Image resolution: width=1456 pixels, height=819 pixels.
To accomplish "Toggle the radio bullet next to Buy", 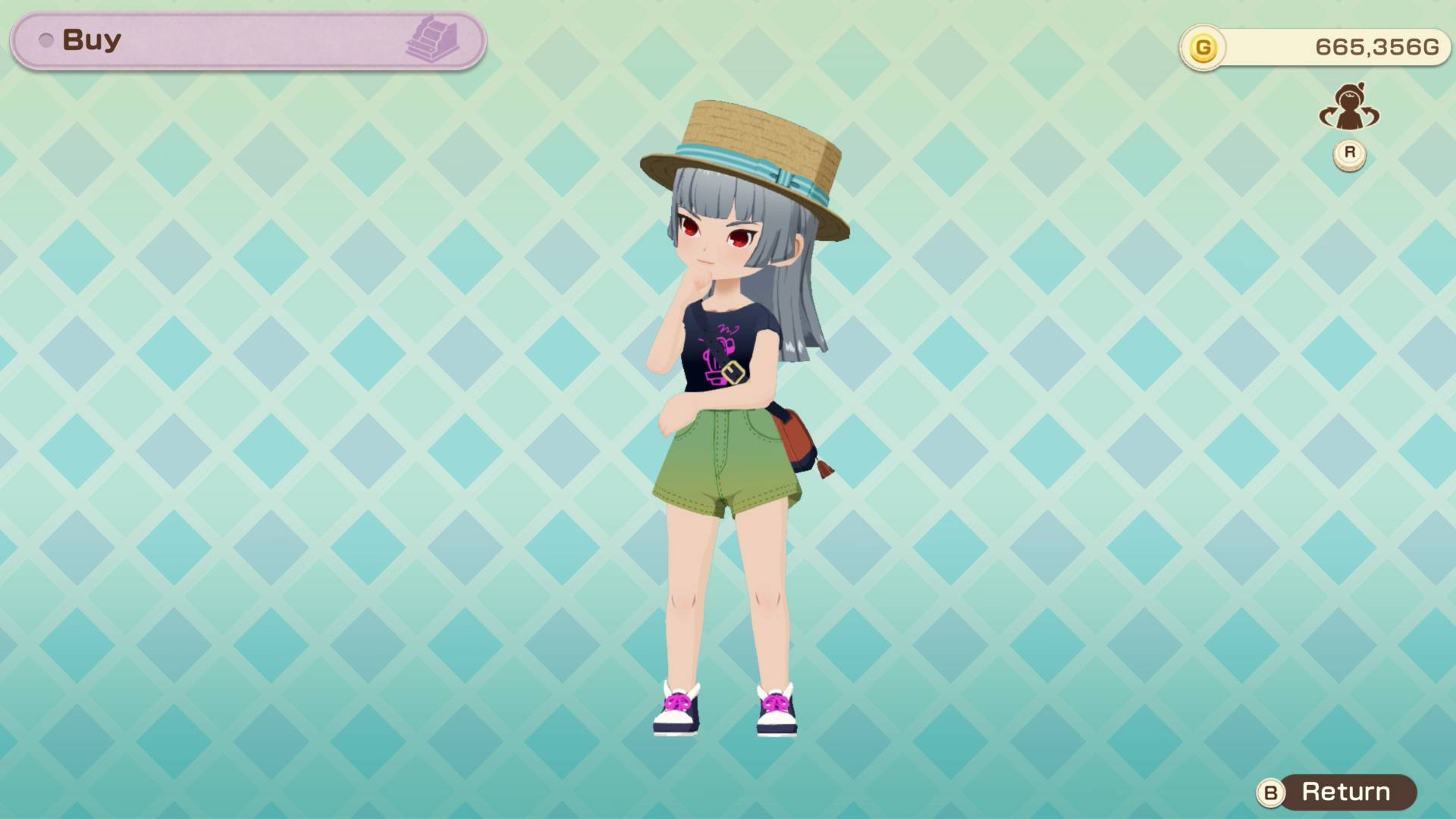I will 45,39.
